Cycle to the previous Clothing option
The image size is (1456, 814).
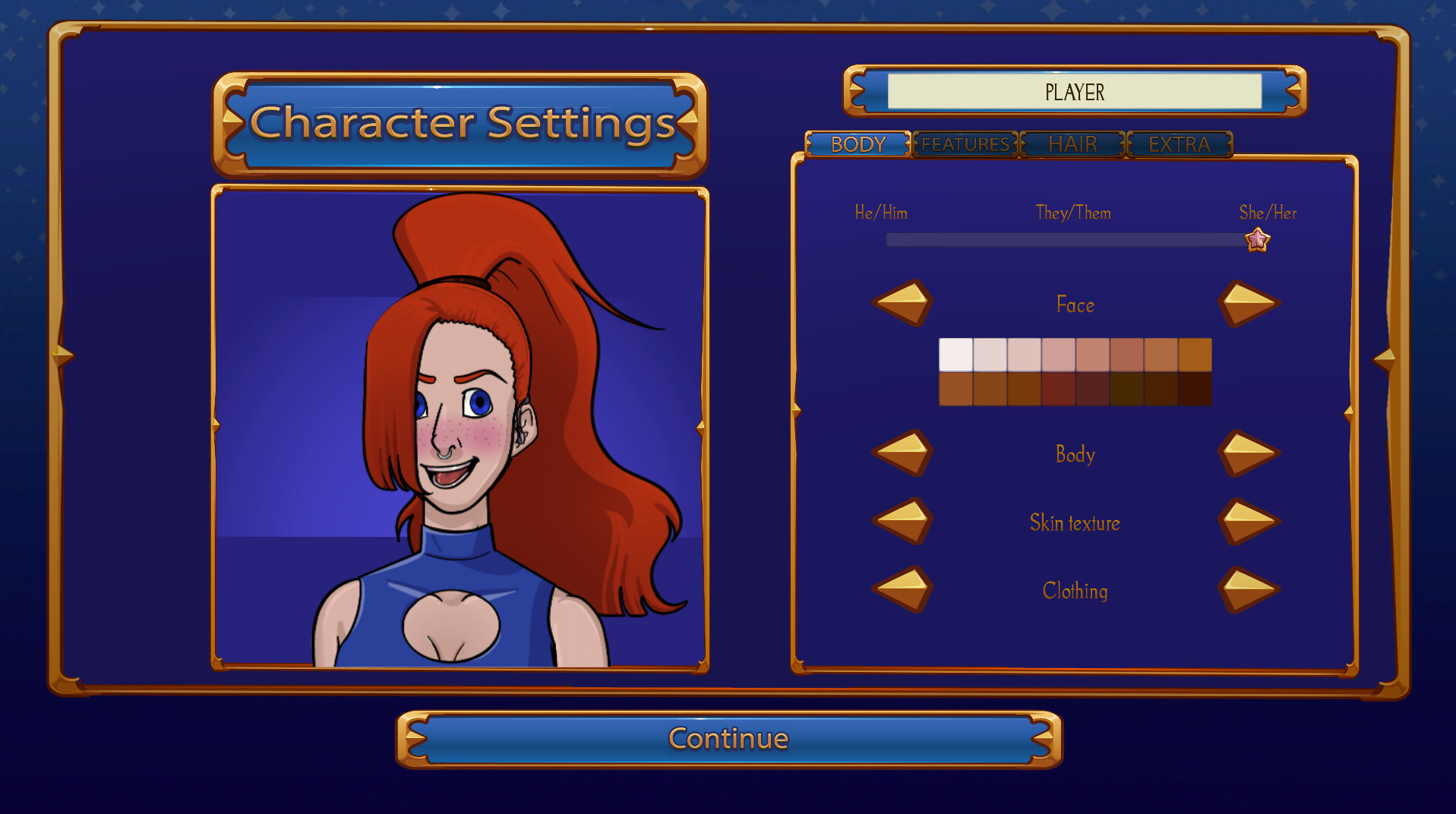(x=902, y=590)
